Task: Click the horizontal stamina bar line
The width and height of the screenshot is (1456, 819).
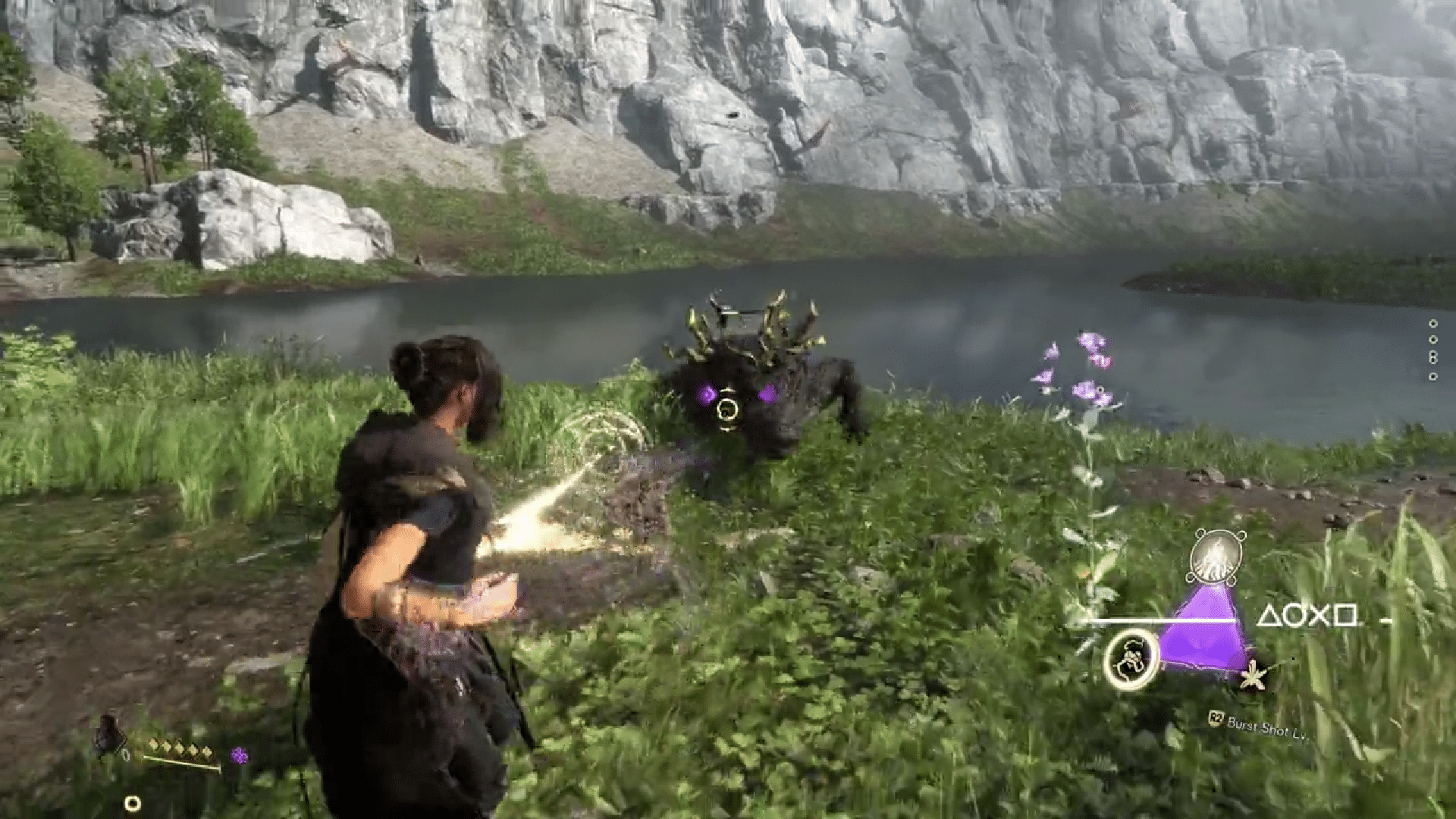Action: (x=1159, y=620)
